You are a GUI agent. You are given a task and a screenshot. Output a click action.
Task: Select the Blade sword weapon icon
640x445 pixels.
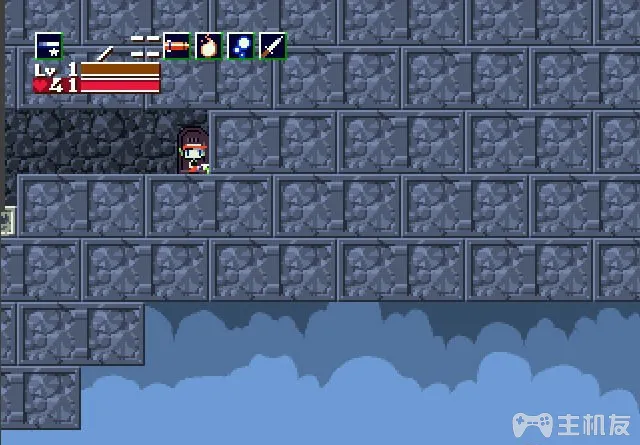(272, 46)
